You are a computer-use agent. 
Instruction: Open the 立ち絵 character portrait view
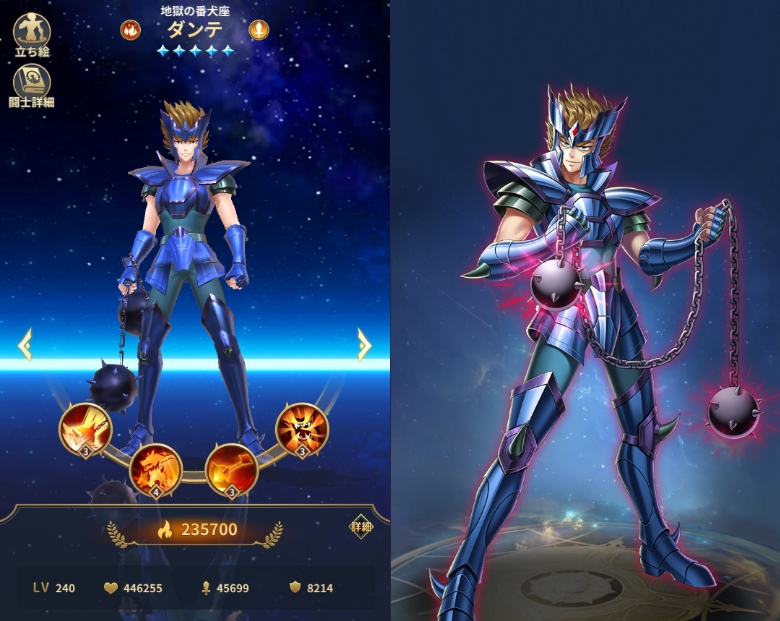(x=32, y=34)
